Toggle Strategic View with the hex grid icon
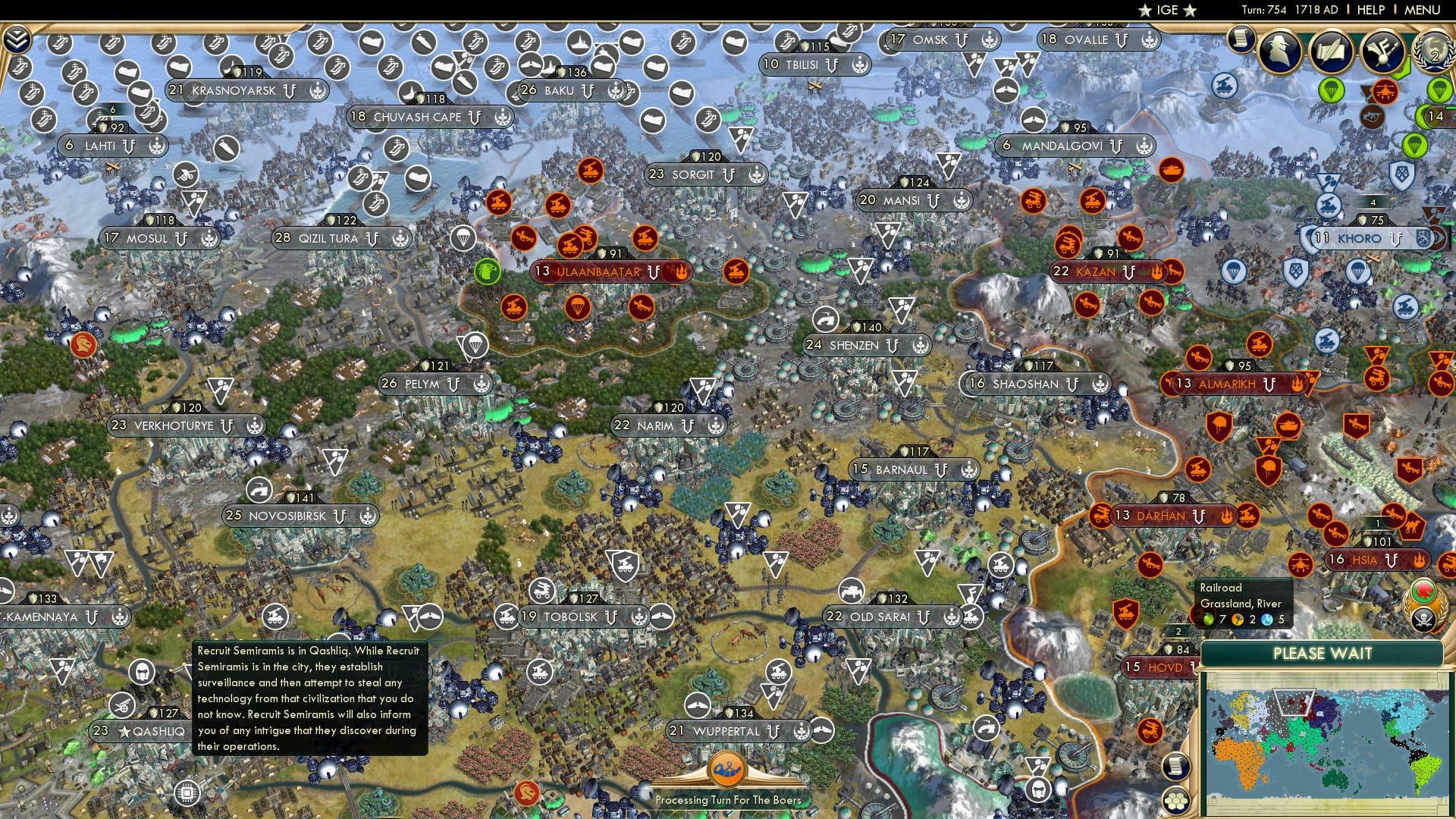 click(1176, 802)
